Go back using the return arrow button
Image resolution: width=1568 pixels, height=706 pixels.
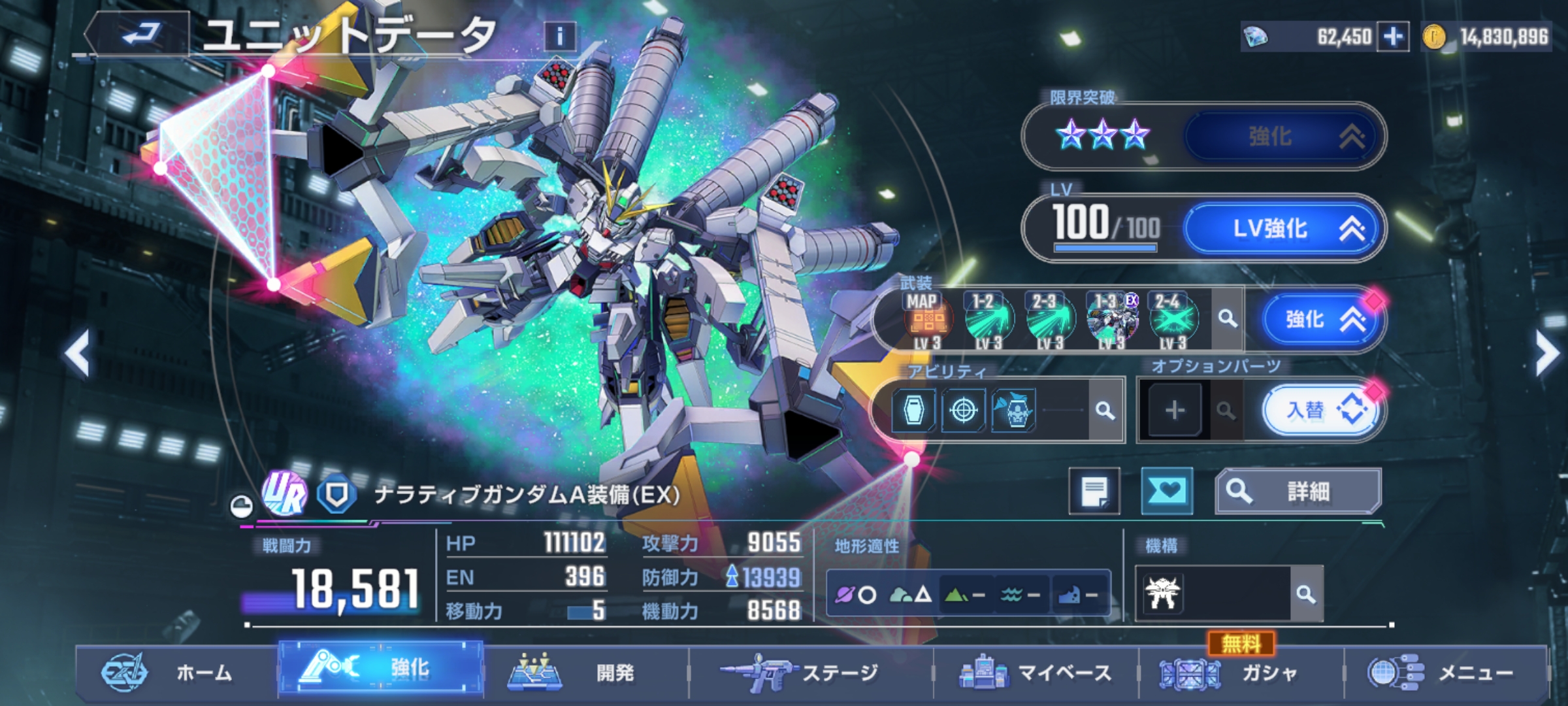tap(140, 33)
